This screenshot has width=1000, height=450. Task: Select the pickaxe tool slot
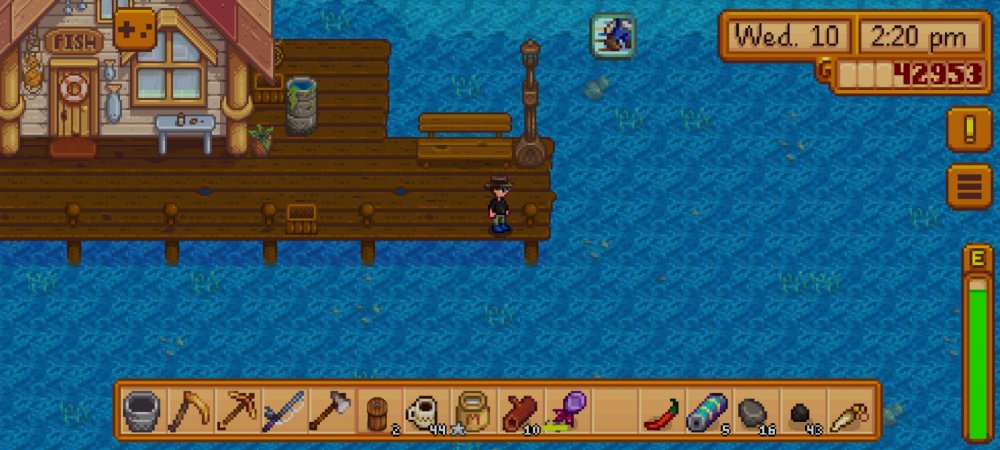pos(235,410)
